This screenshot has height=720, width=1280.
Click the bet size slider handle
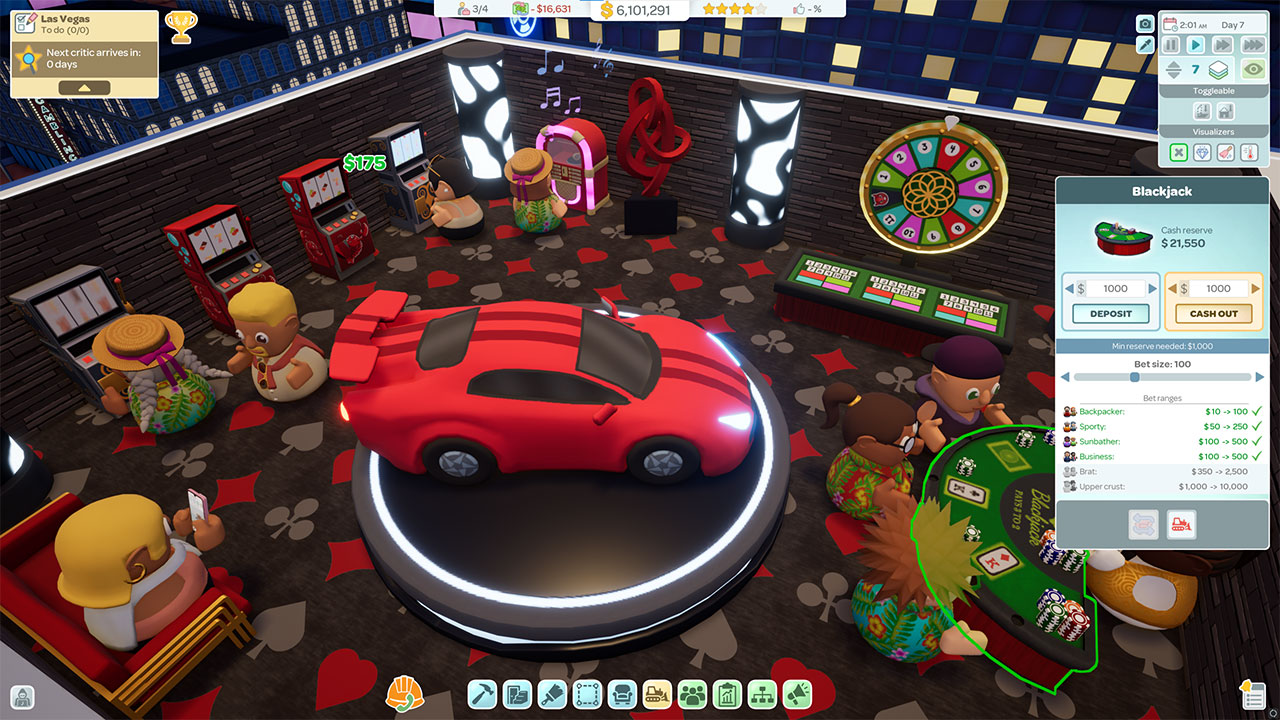click(1134, 377)
